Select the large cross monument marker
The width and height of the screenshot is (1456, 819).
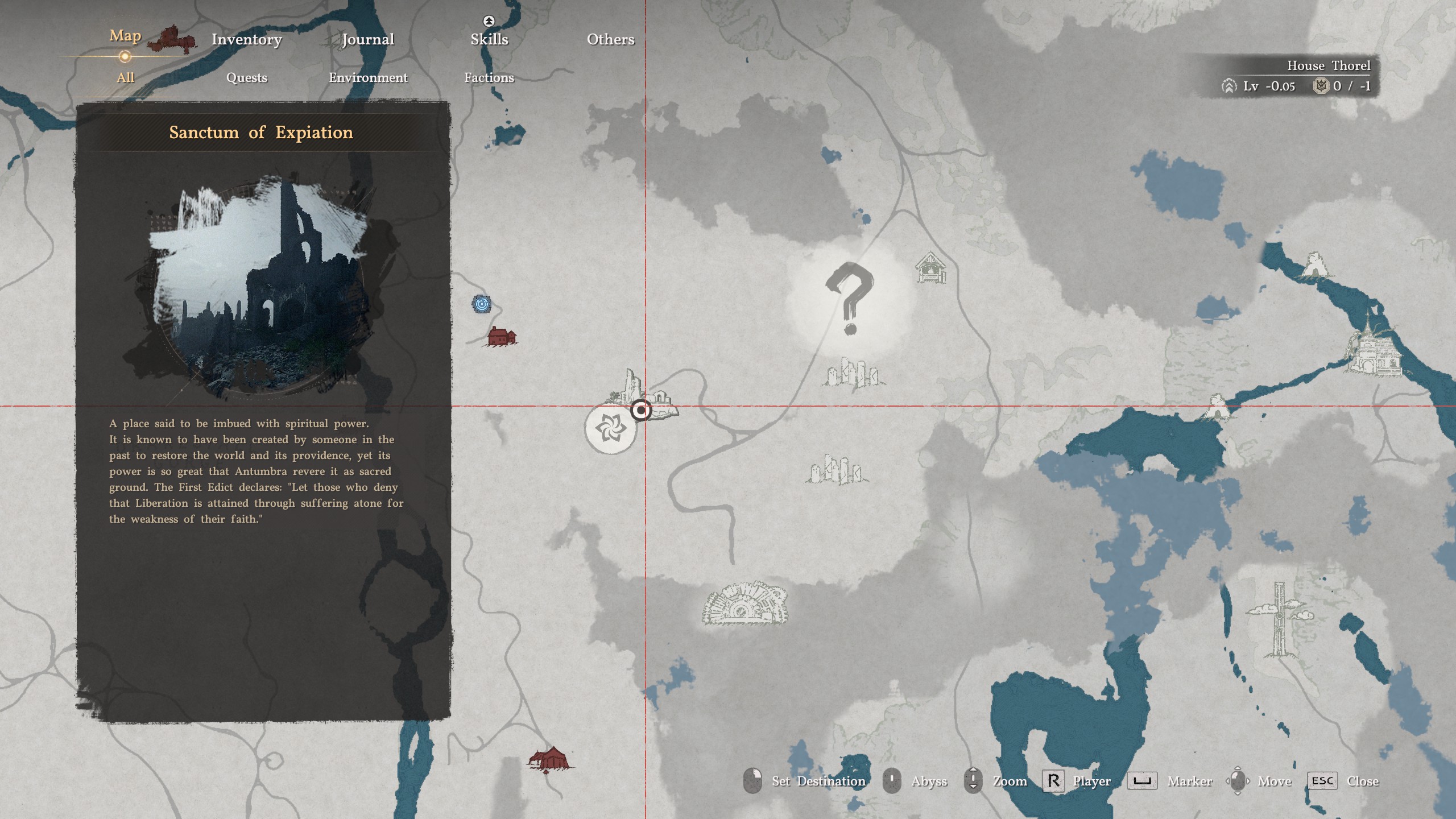click(1279, 619)
